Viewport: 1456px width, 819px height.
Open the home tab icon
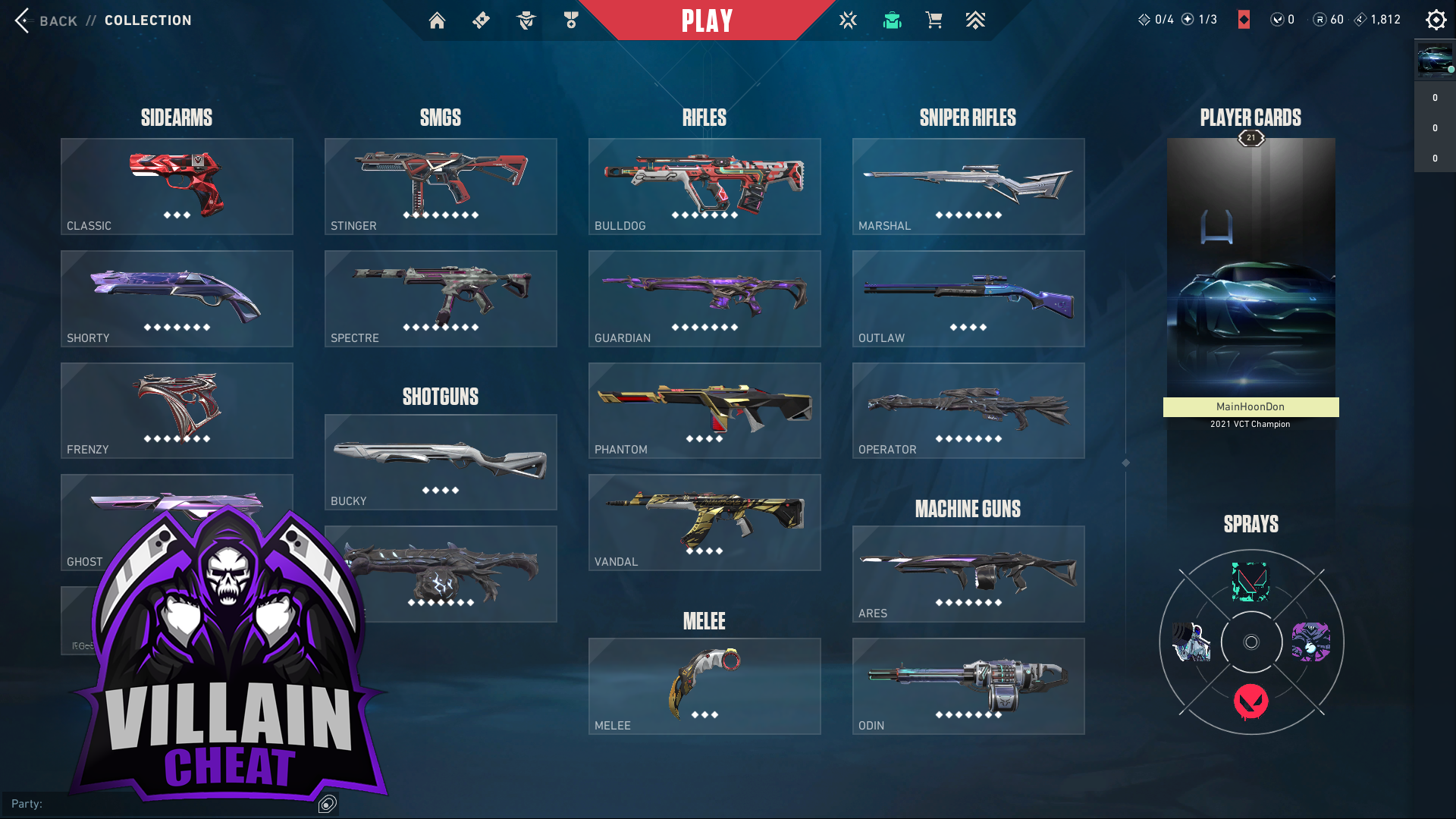pos(437,20)
